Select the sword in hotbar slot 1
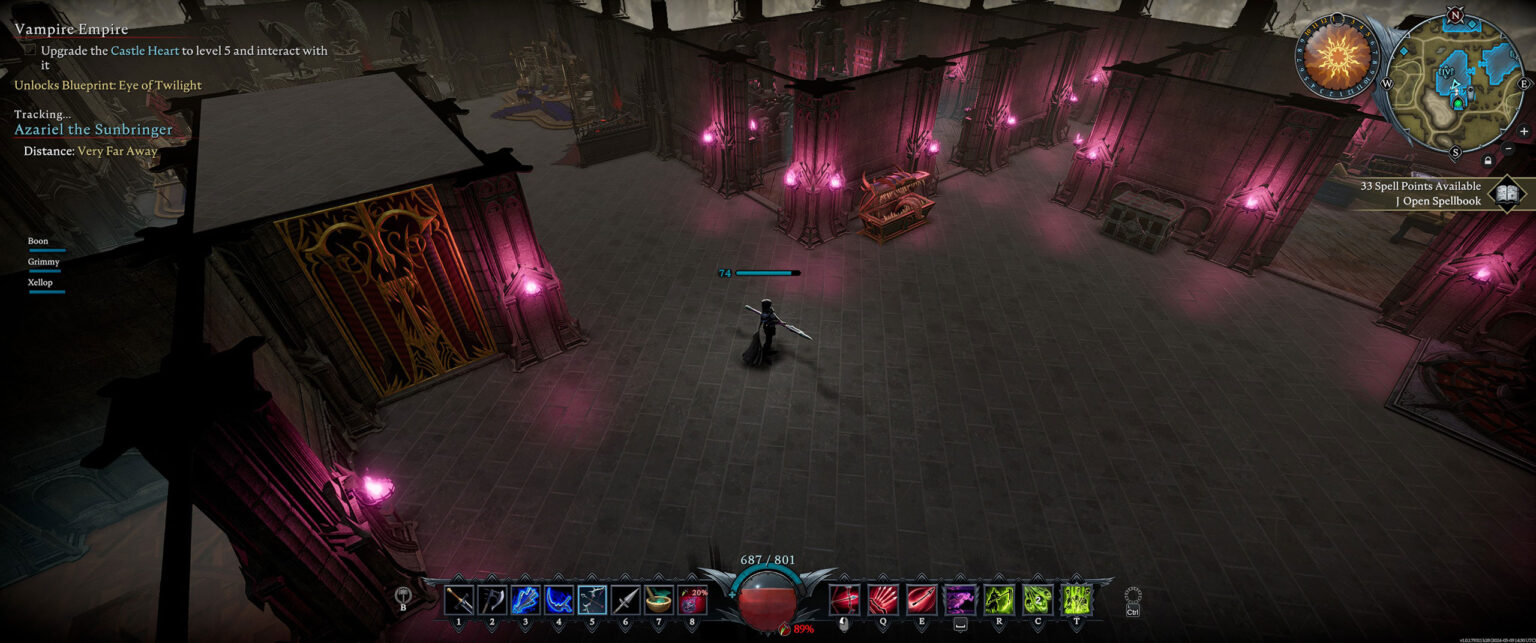1536x643 pixels. [459, 600]
